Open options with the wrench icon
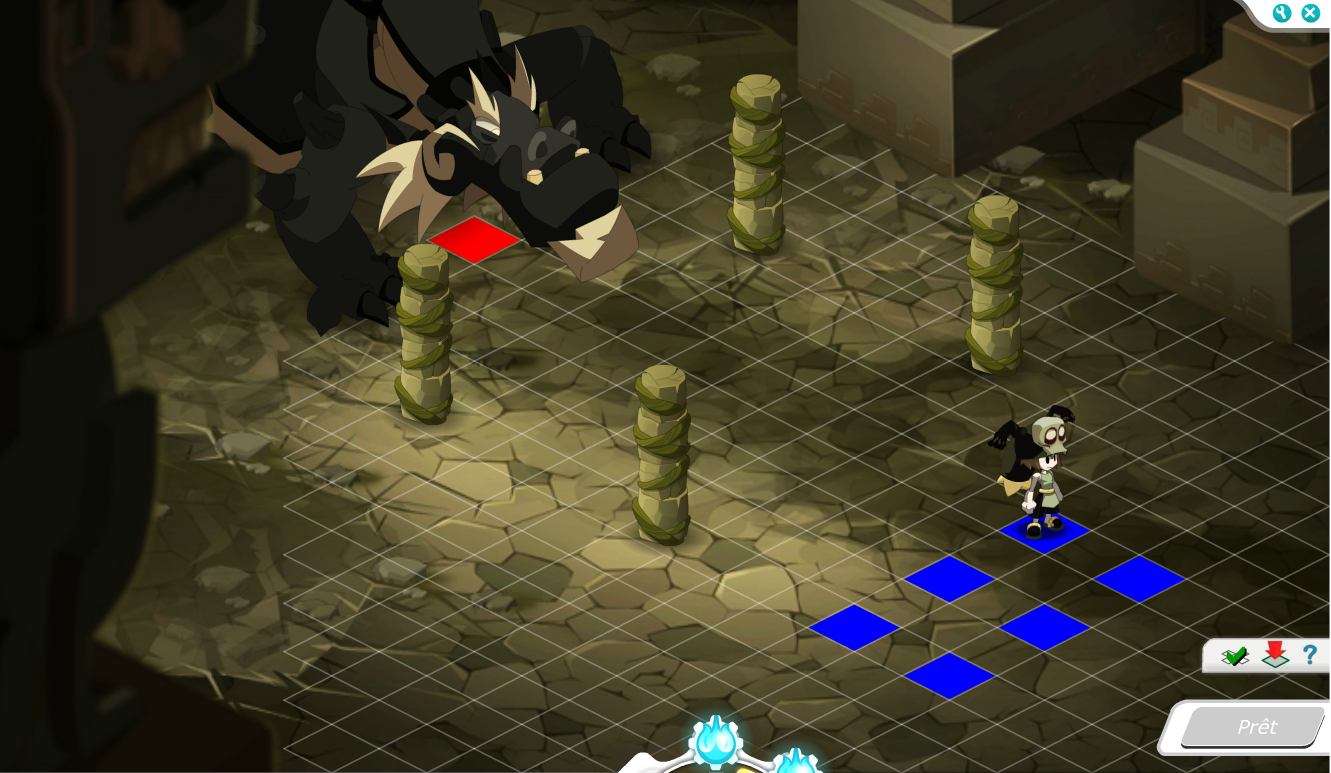 pos(1282,13)
